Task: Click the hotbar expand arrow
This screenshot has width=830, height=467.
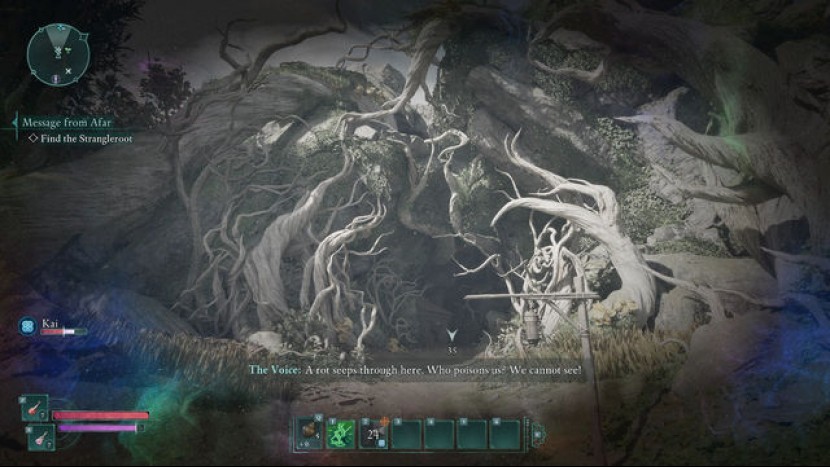Action: 537,434
